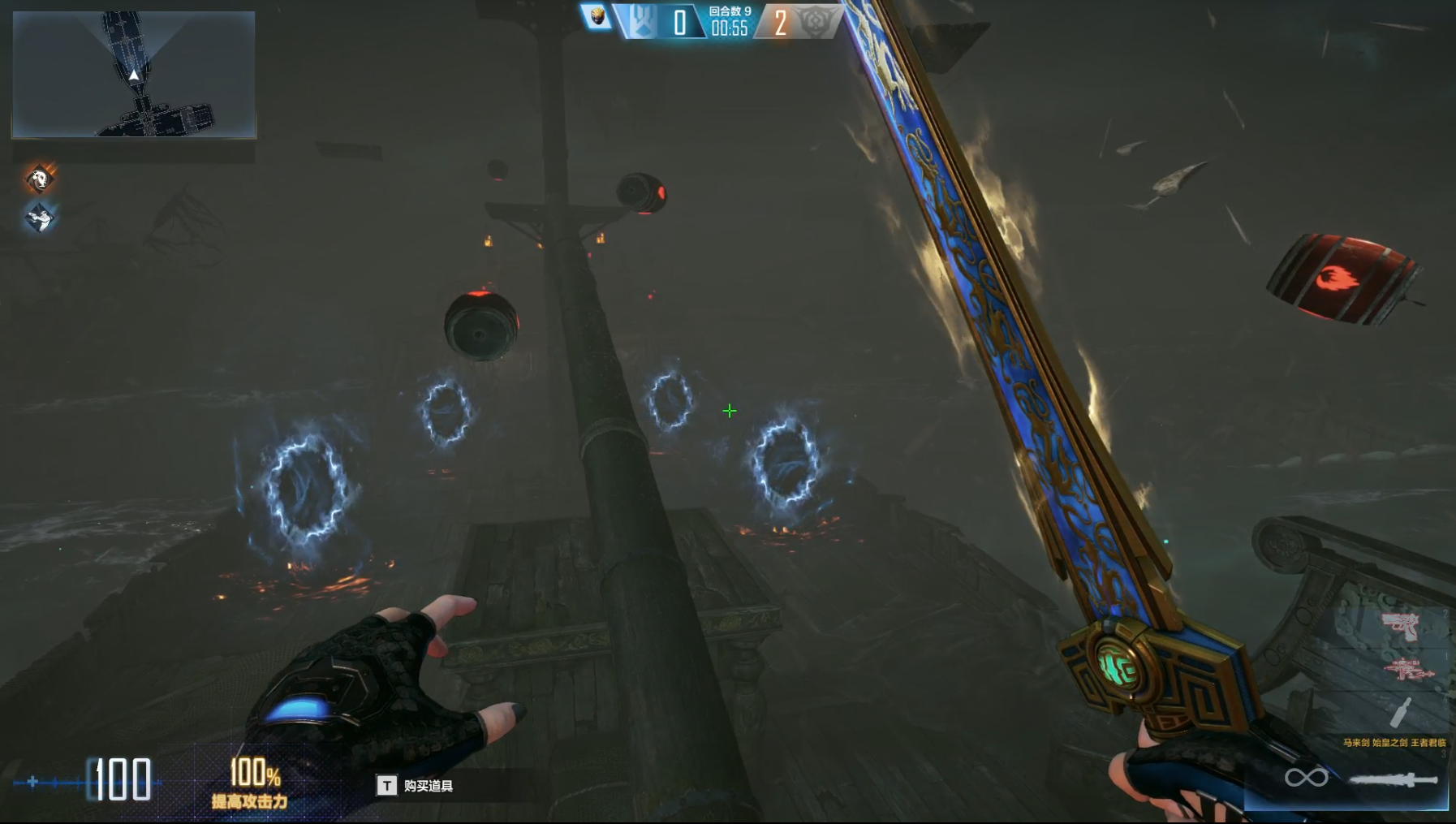Click the grey enemy team emblem

pos(813,22)
